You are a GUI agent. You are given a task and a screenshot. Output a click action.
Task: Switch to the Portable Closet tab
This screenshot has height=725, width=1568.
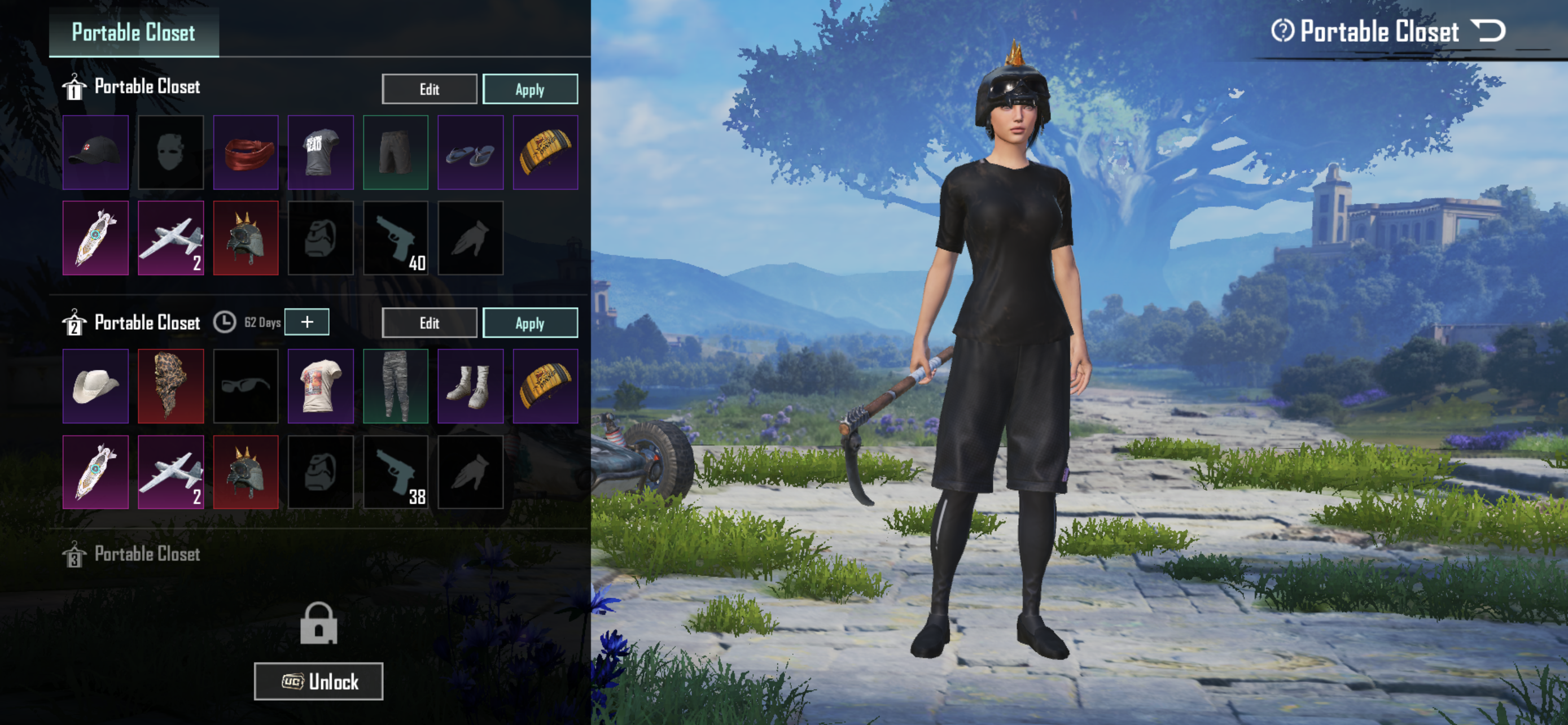133,32
